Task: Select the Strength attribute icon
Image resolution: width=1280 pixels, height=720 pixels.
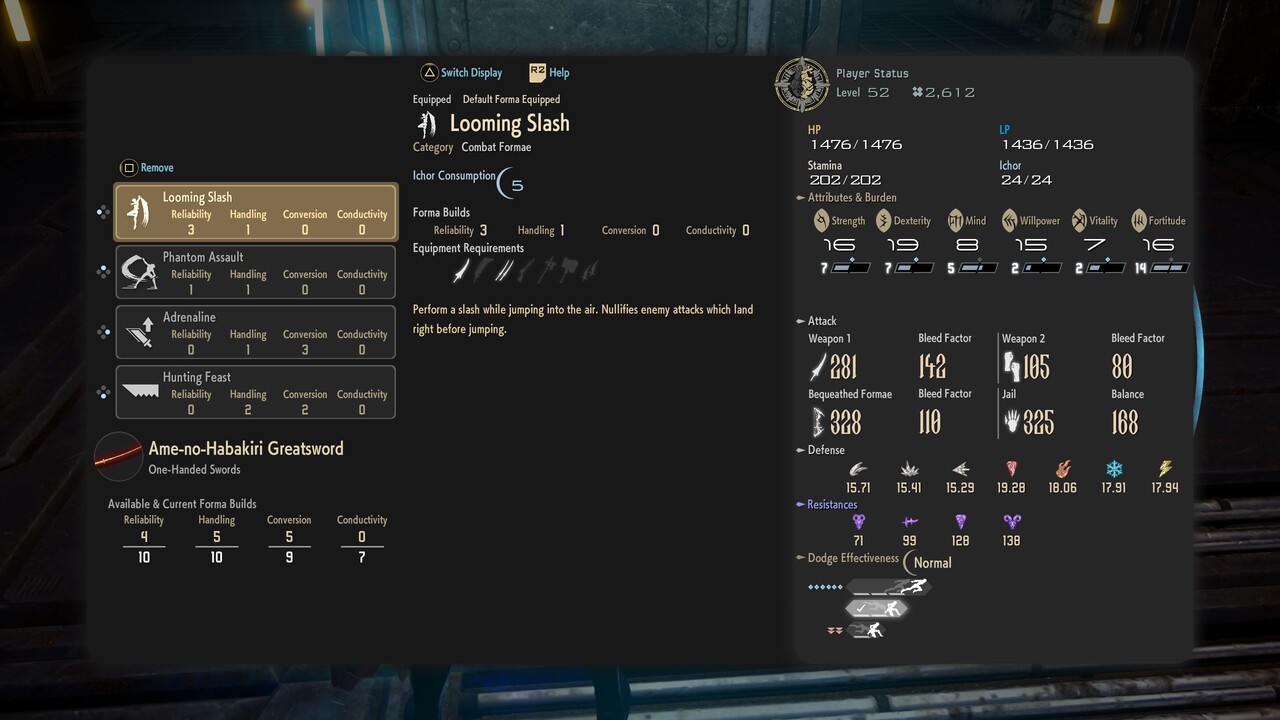Action: 821,221
